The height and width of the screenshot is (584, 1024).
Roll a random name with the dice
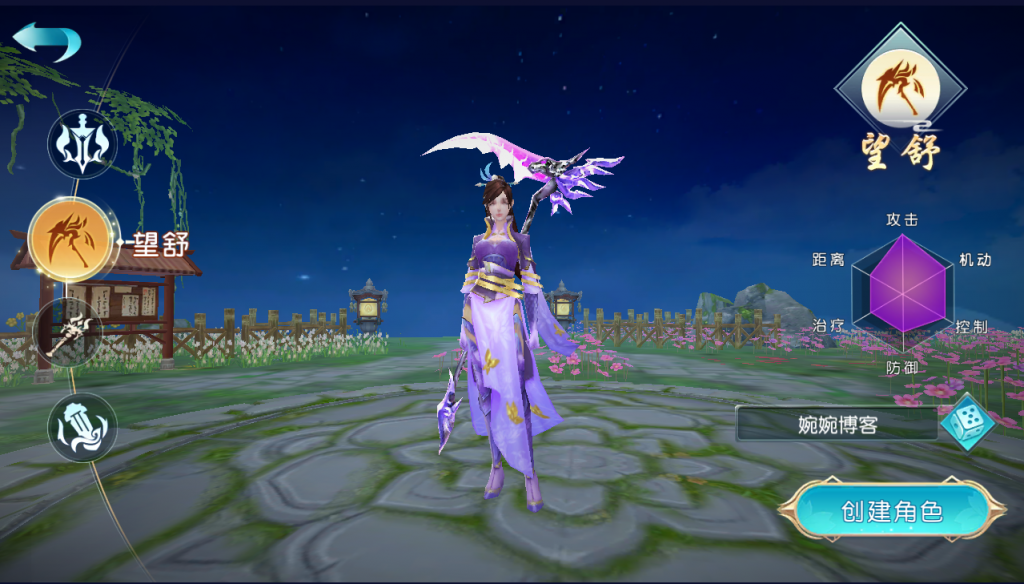(966, 422)
